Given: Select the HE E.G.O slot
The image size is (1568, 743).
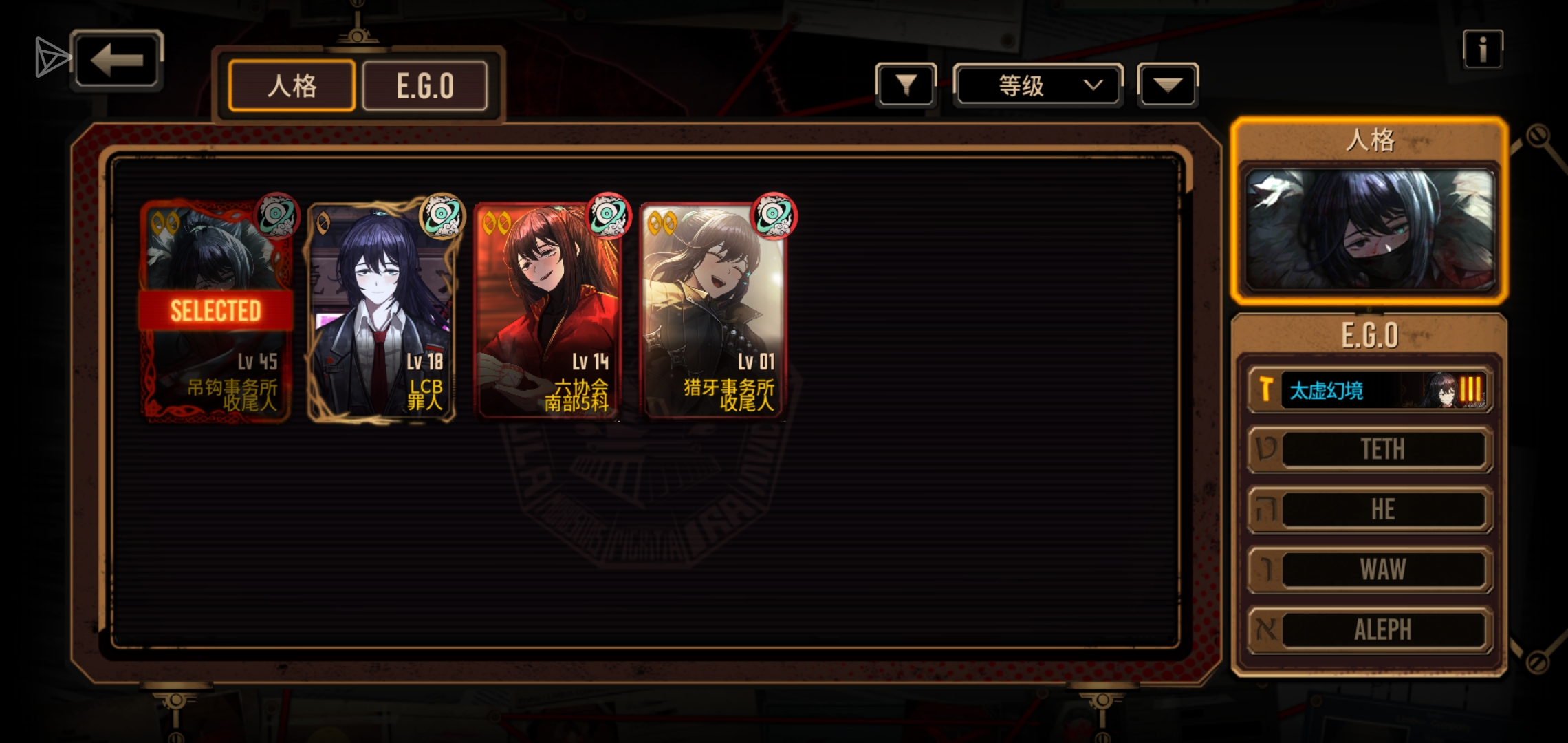Looking at the screenshot, I should point(1369,510).
